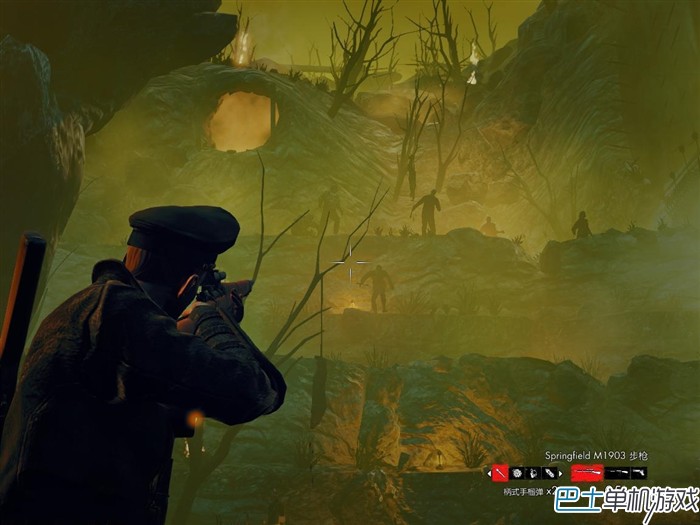
Task: Choose the third item slot with the hand icon
Action: pyautogui.click(x=534, y=472)
